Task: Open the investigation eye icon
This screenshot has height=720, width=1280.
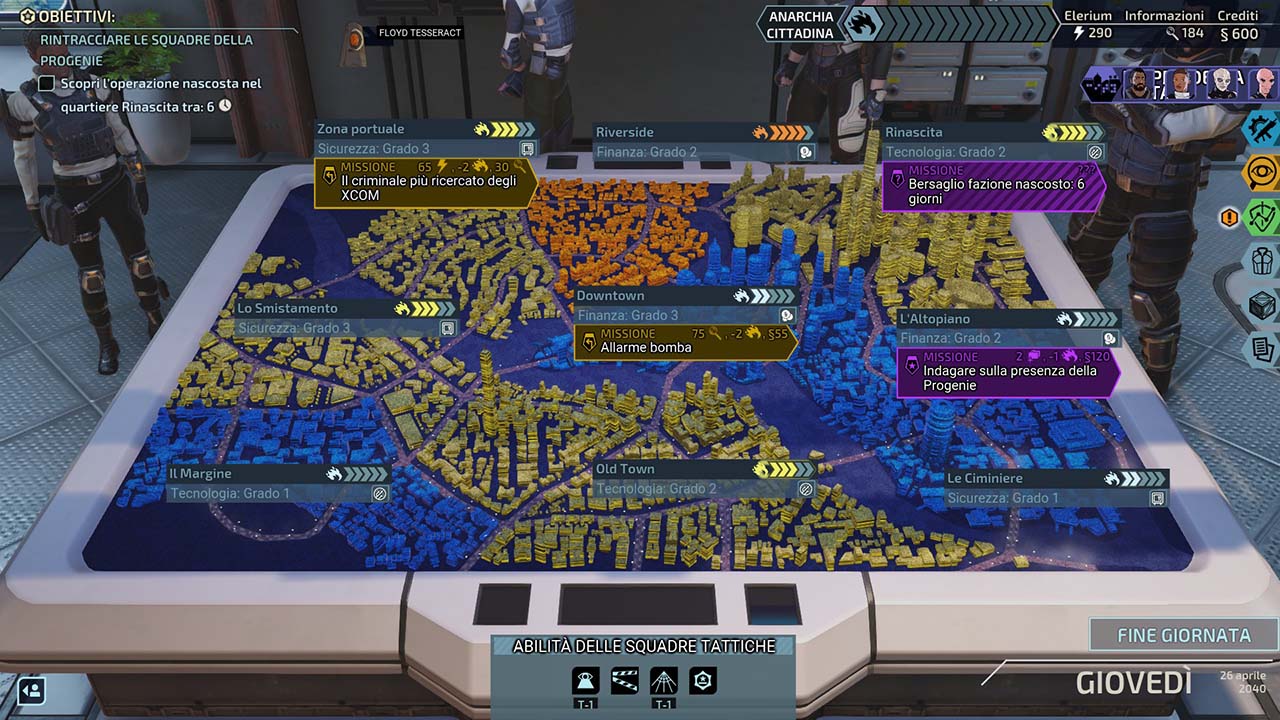Action: coord(1262,173)
